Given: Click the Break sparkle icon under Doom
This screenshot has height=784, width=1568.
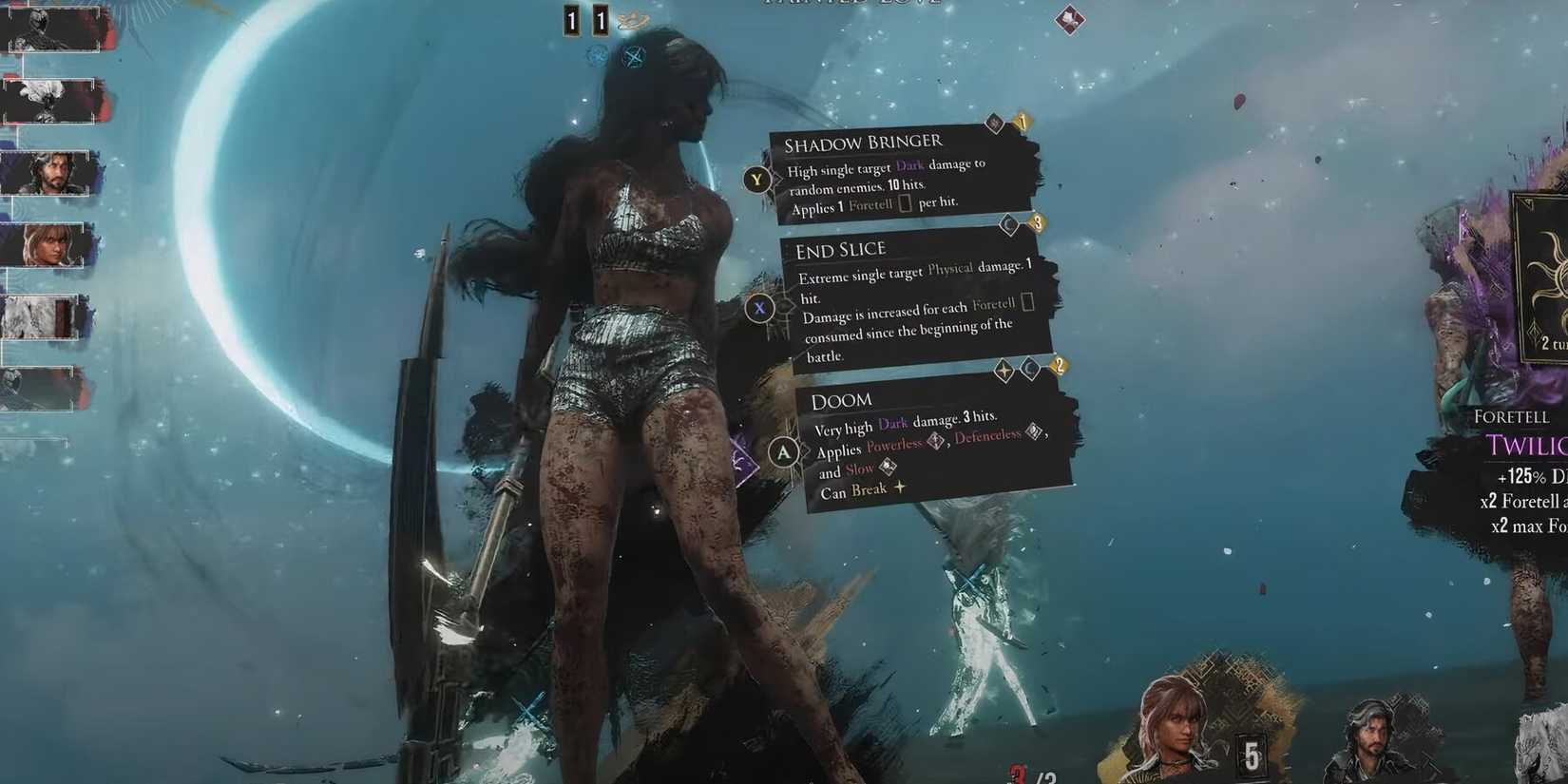Looking at the screenshot, I should click(899, 488).
